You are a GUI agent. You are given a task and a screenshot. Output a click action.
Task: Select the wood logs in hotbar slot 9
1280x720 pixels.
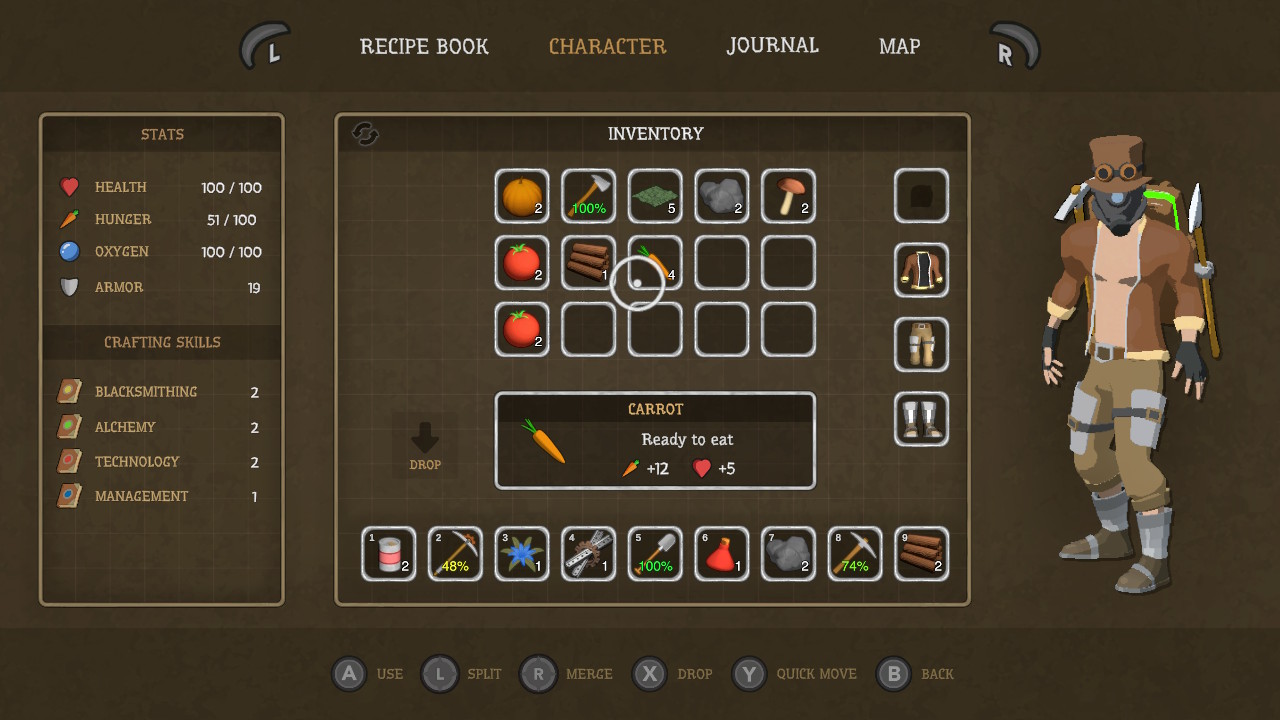(921, 553)
